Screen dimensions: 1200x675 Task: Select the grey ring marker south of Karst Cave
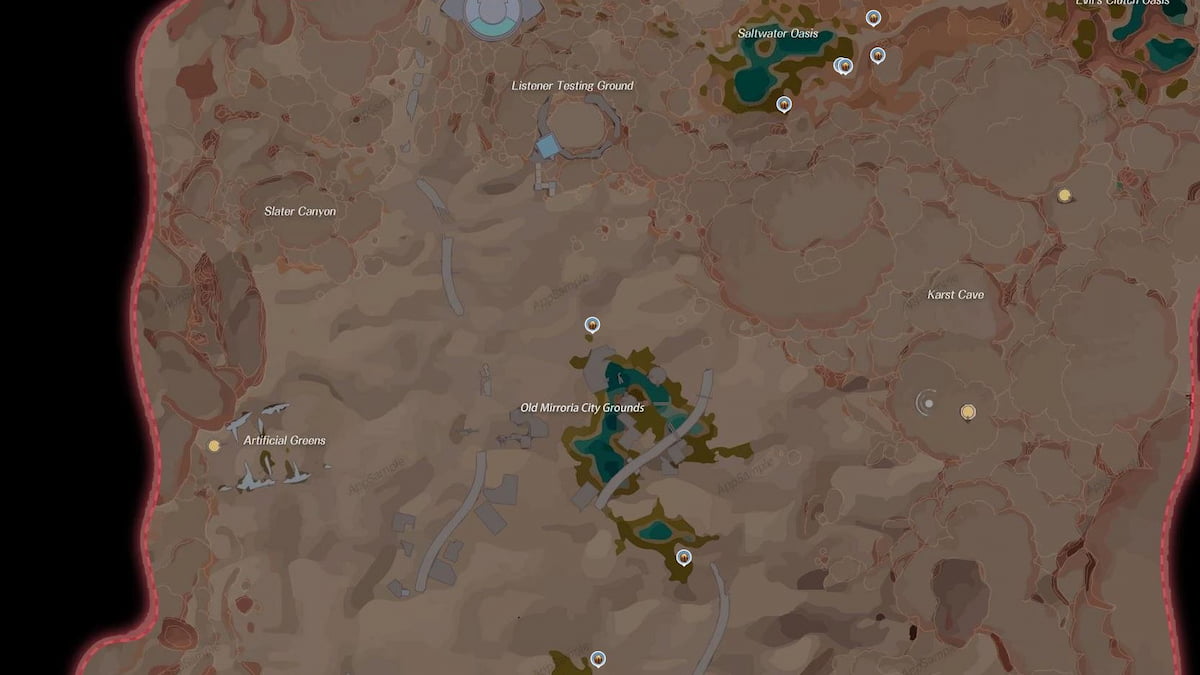[x=928, y=403]
